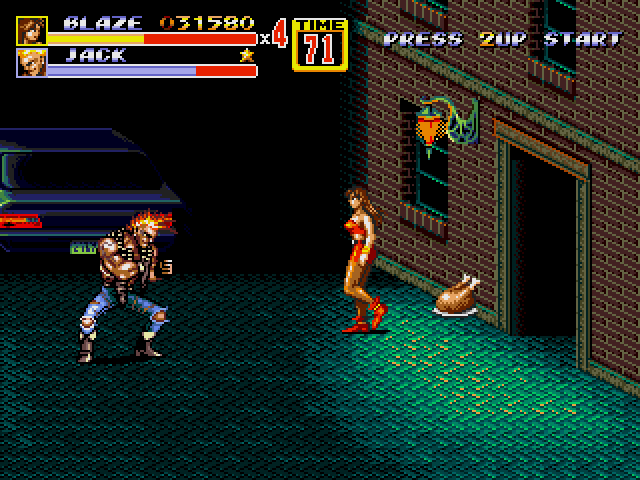Select Jack's enemy portrait icon
The width and height of the screenshot is (640, 480).
tap(31, 63)
